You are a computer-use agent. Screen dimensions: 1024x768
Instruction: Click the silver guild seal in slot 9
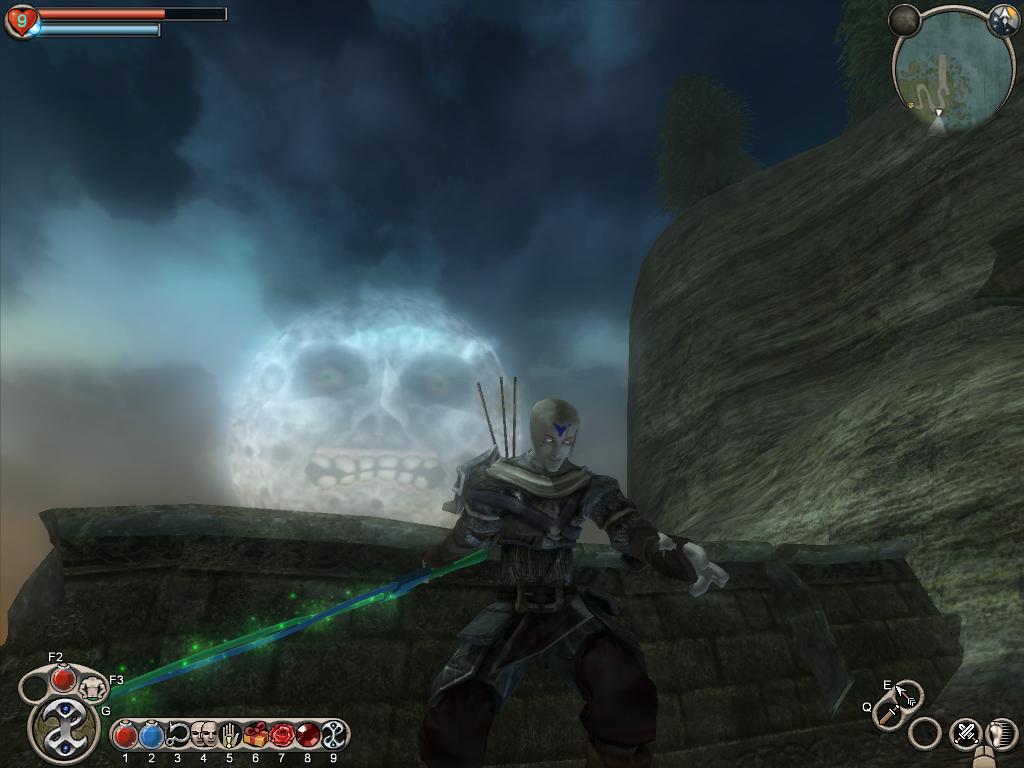(x=333, y=735)
